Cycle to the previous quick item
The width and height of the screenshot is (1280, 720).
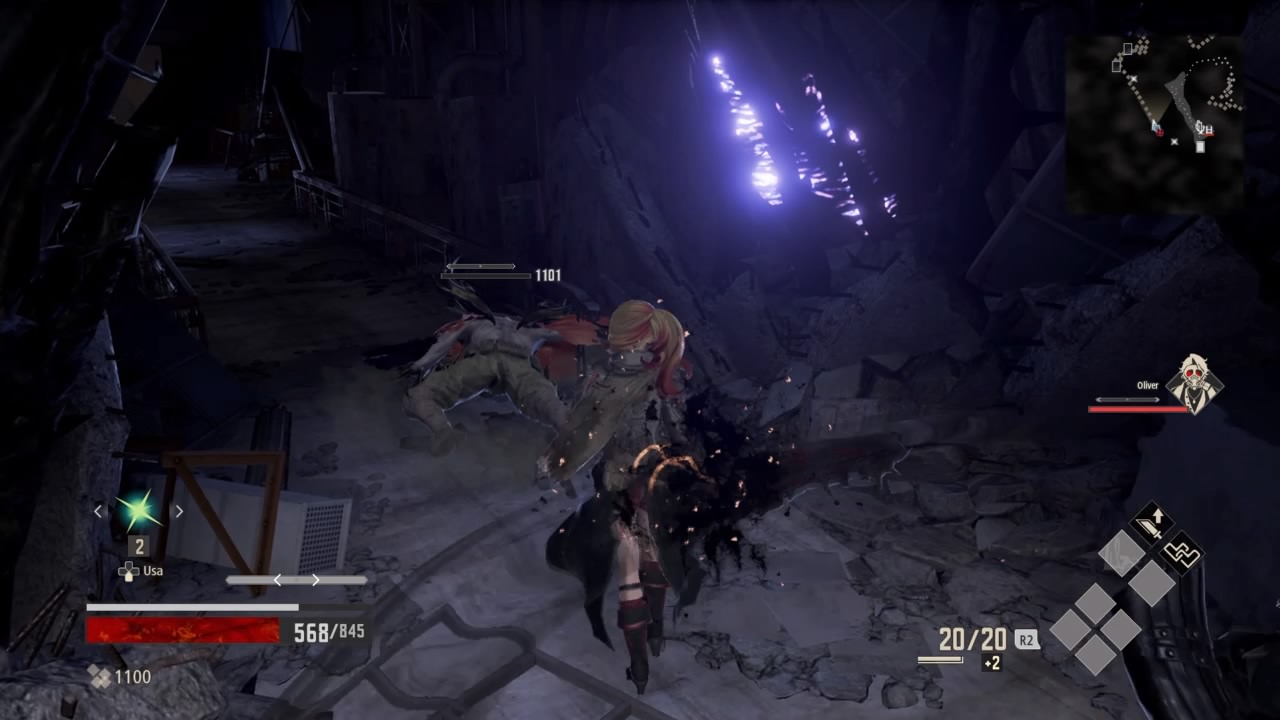pyautogui.click(x=98, y=511)
